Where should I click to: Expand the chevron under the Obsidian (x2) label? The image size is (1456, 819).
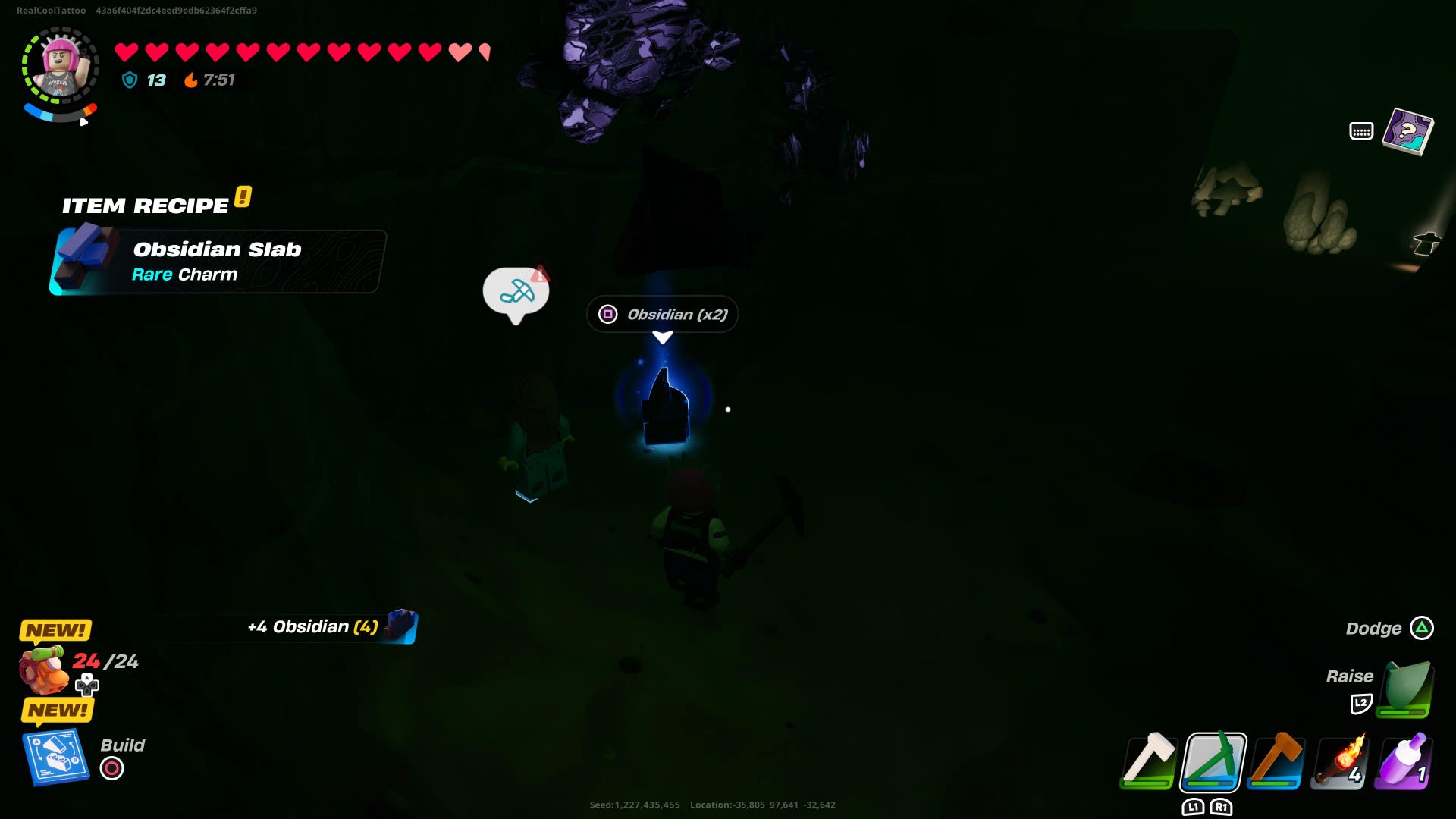(663, 337)
